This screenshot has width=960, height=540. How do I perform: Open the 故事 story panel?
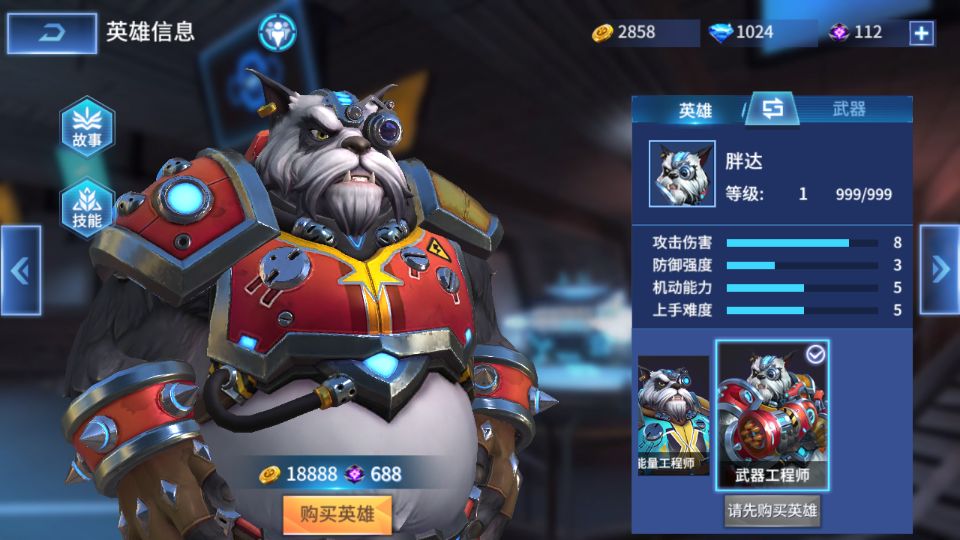(87, 129)
